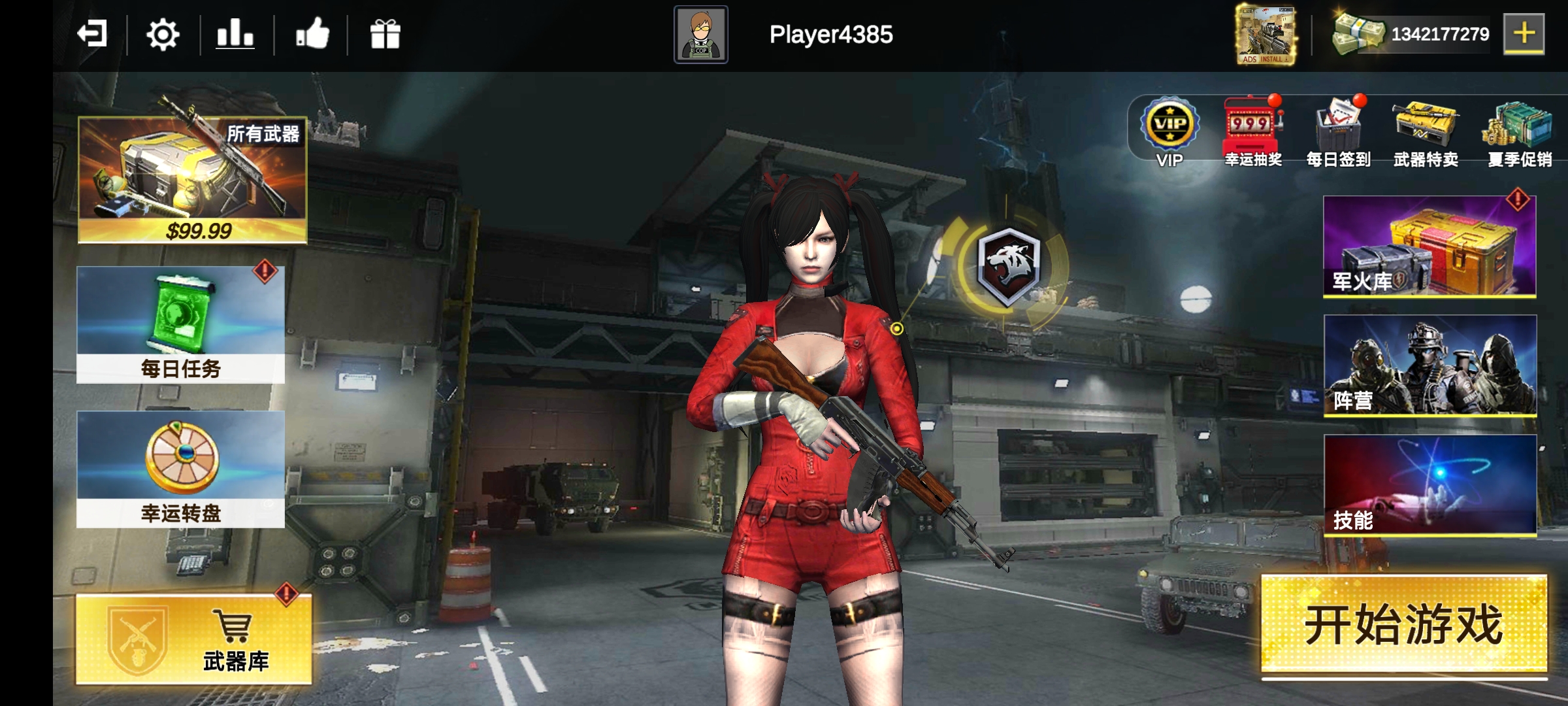Open the 幸运转盘 lucky wheel
This screenshot has height=706, width=1568.
point(181,469)
